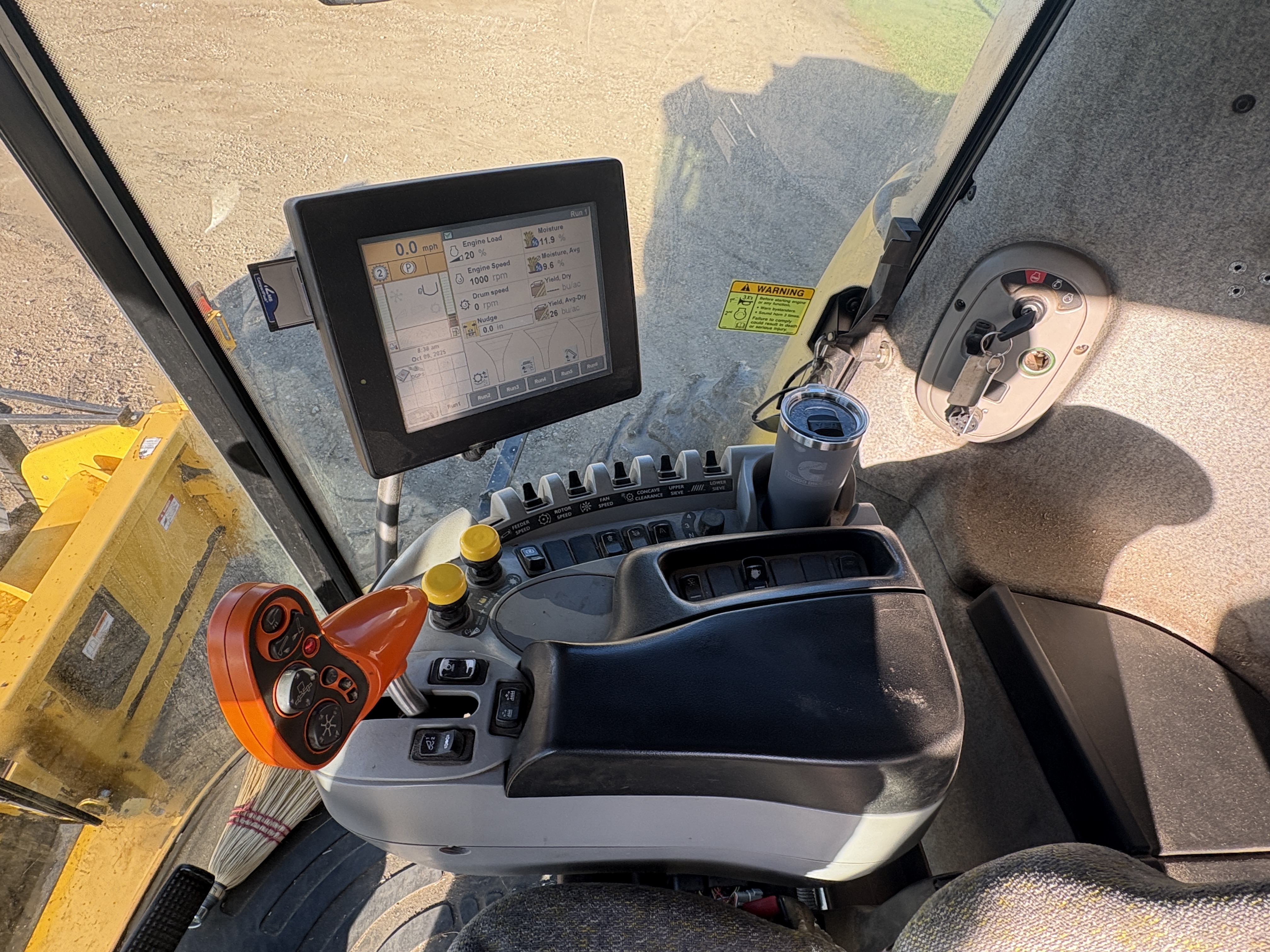
Task: Switch to the Run2 tab
Action: 484,396
